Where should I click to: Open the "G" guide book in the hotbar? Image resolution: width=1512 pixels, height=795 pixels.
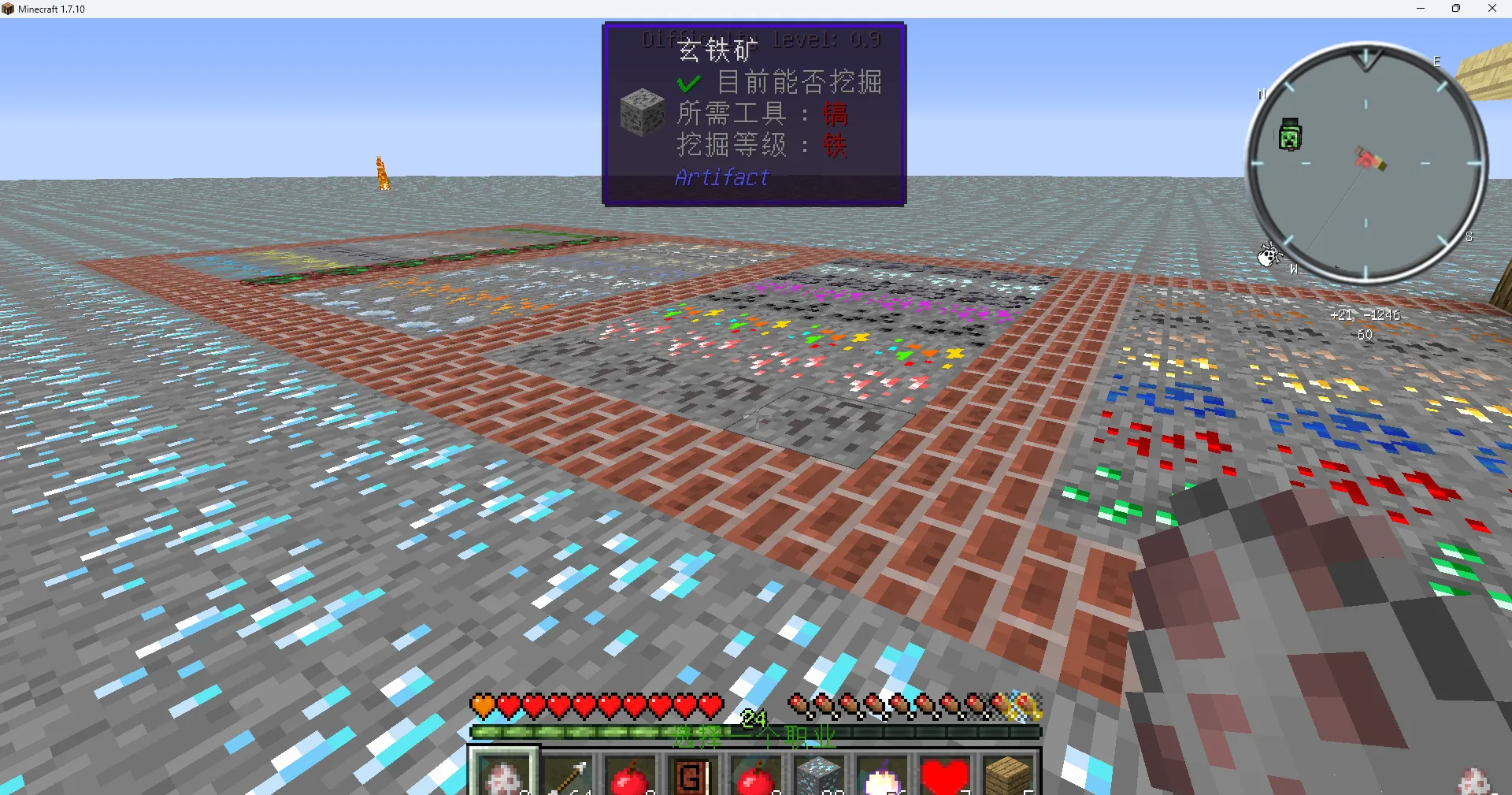(x=692, y=775)
